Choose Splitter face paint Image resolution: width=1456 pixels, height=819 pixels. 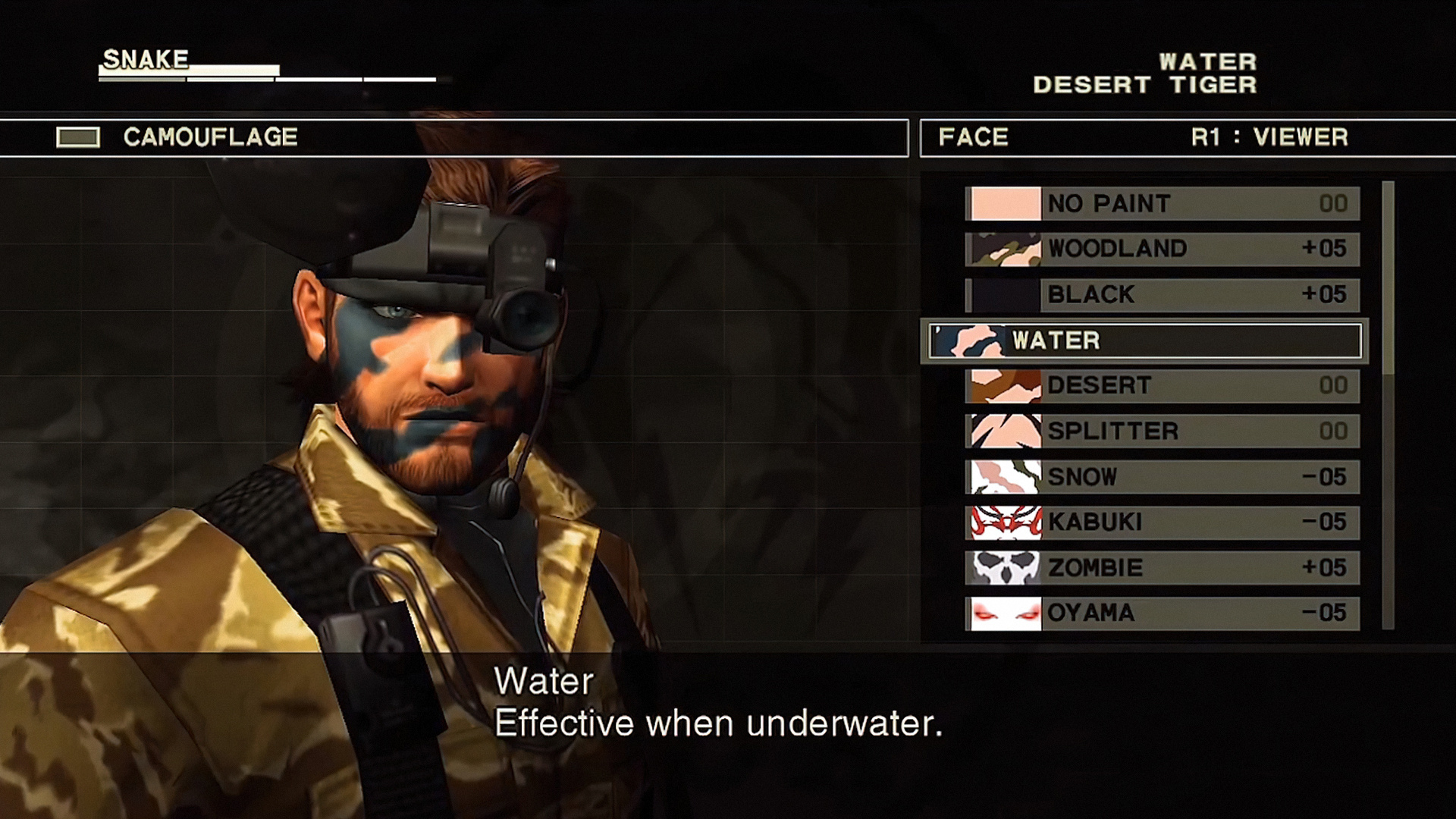tap(1162, 431)
